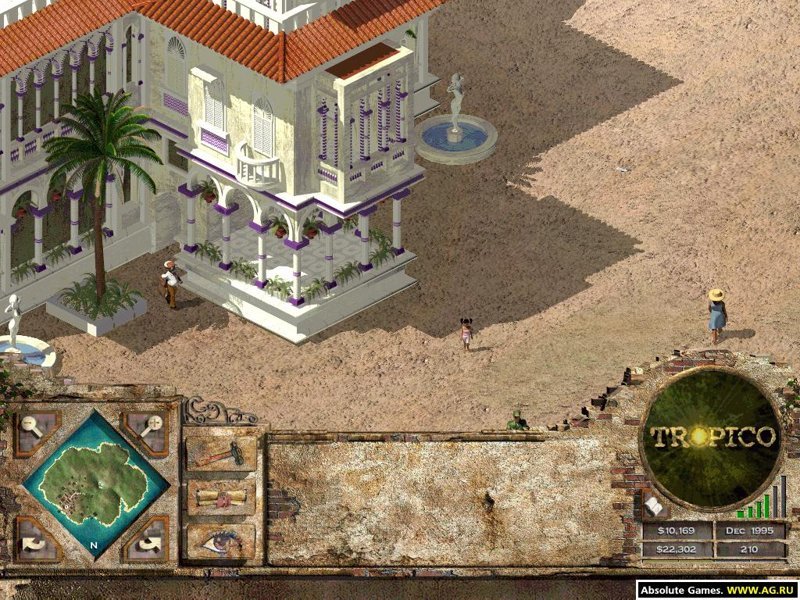Click the Tropico logo circle
800x600 pixels.
tap(713, 437)
